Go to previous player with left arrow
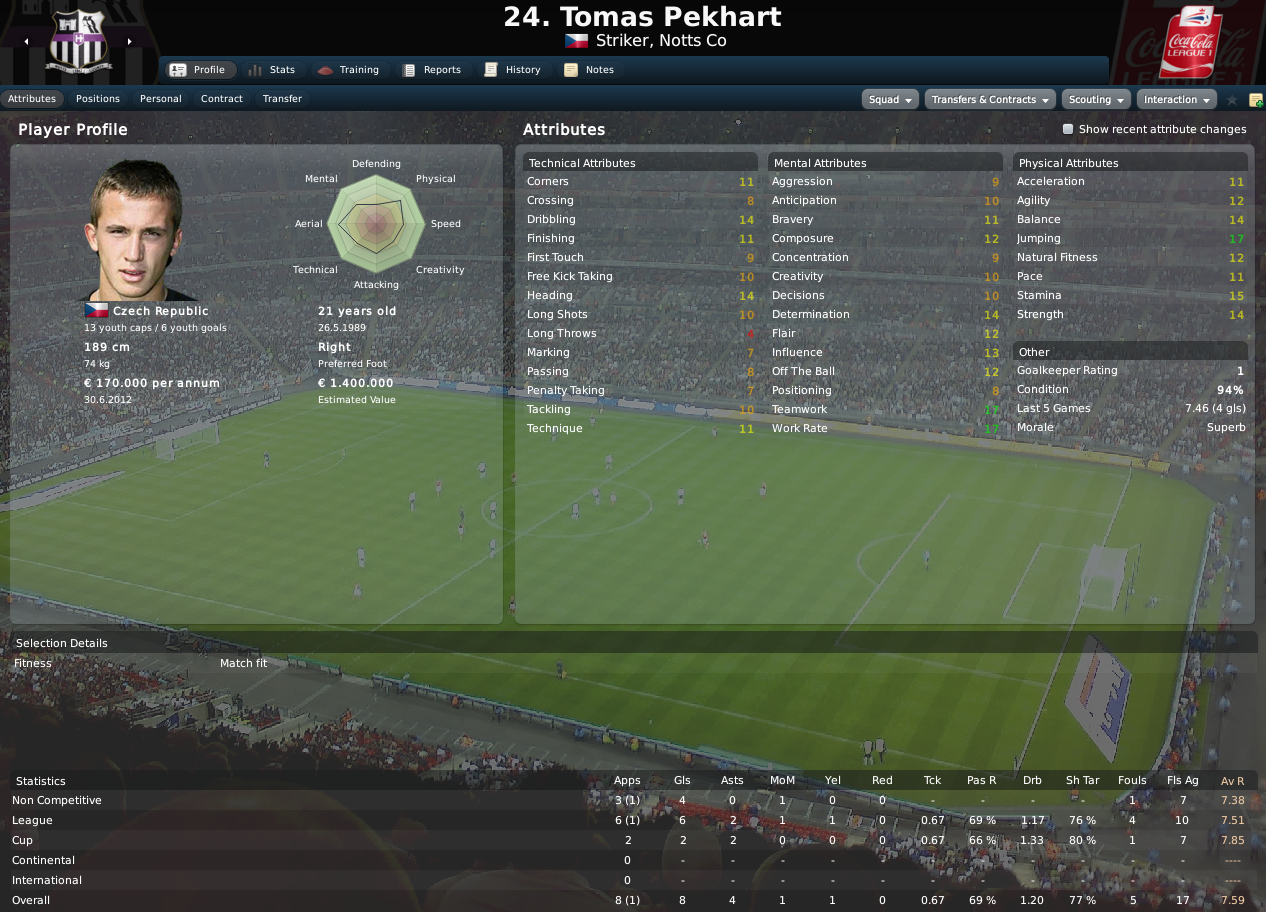 26,42
